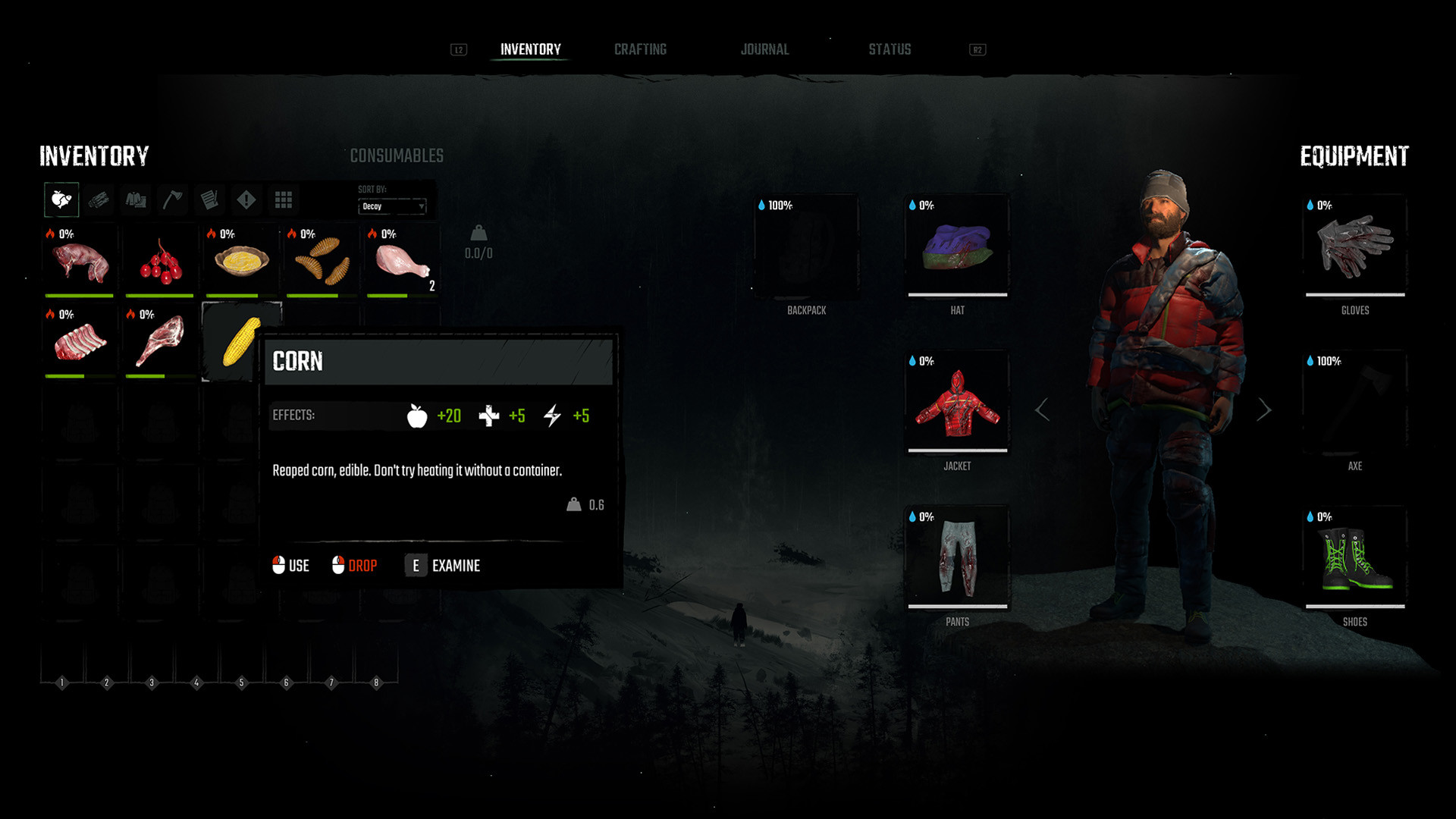This screenshot has height=819, width=1456.
Task: Rotate character right using the right chevron
Action: coord(1265,409)
